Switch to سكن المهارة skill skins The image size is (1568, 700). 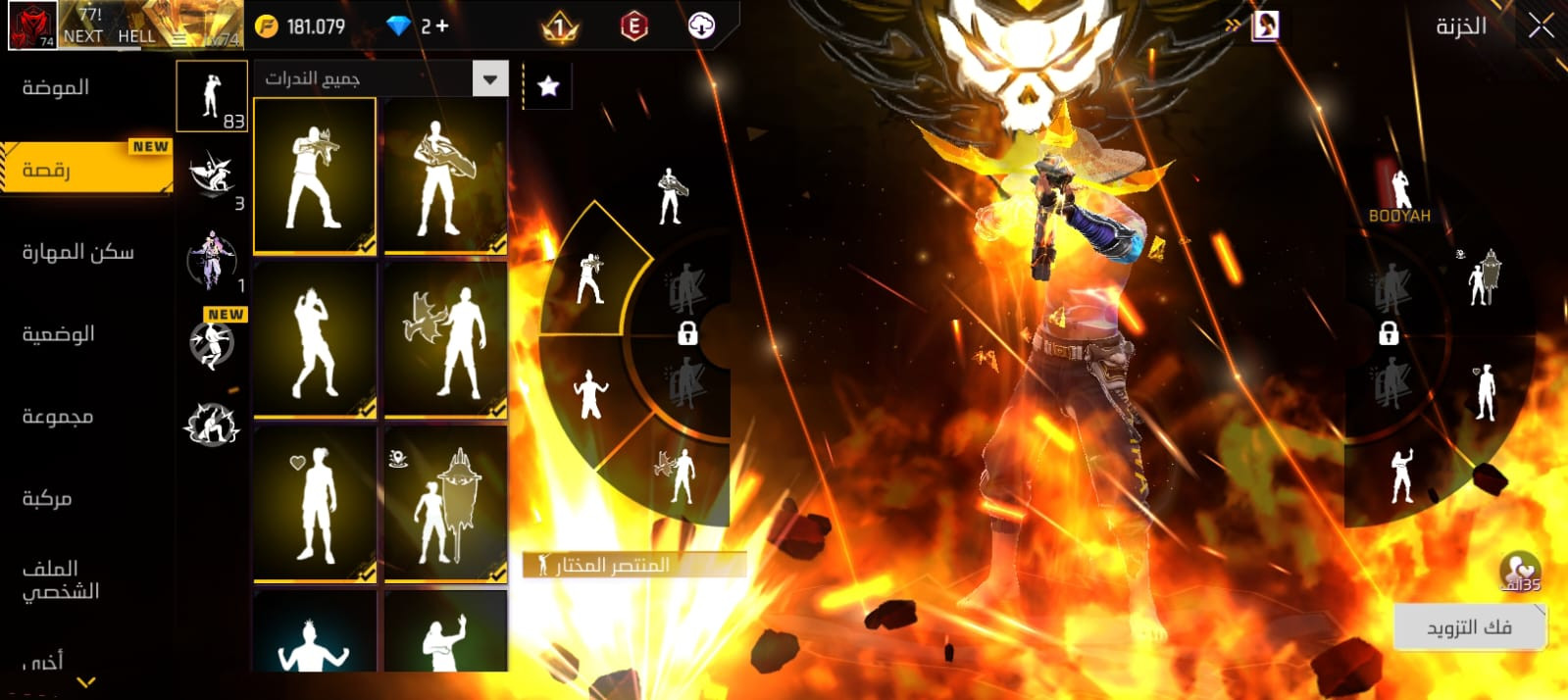click(x=77, y=252)
